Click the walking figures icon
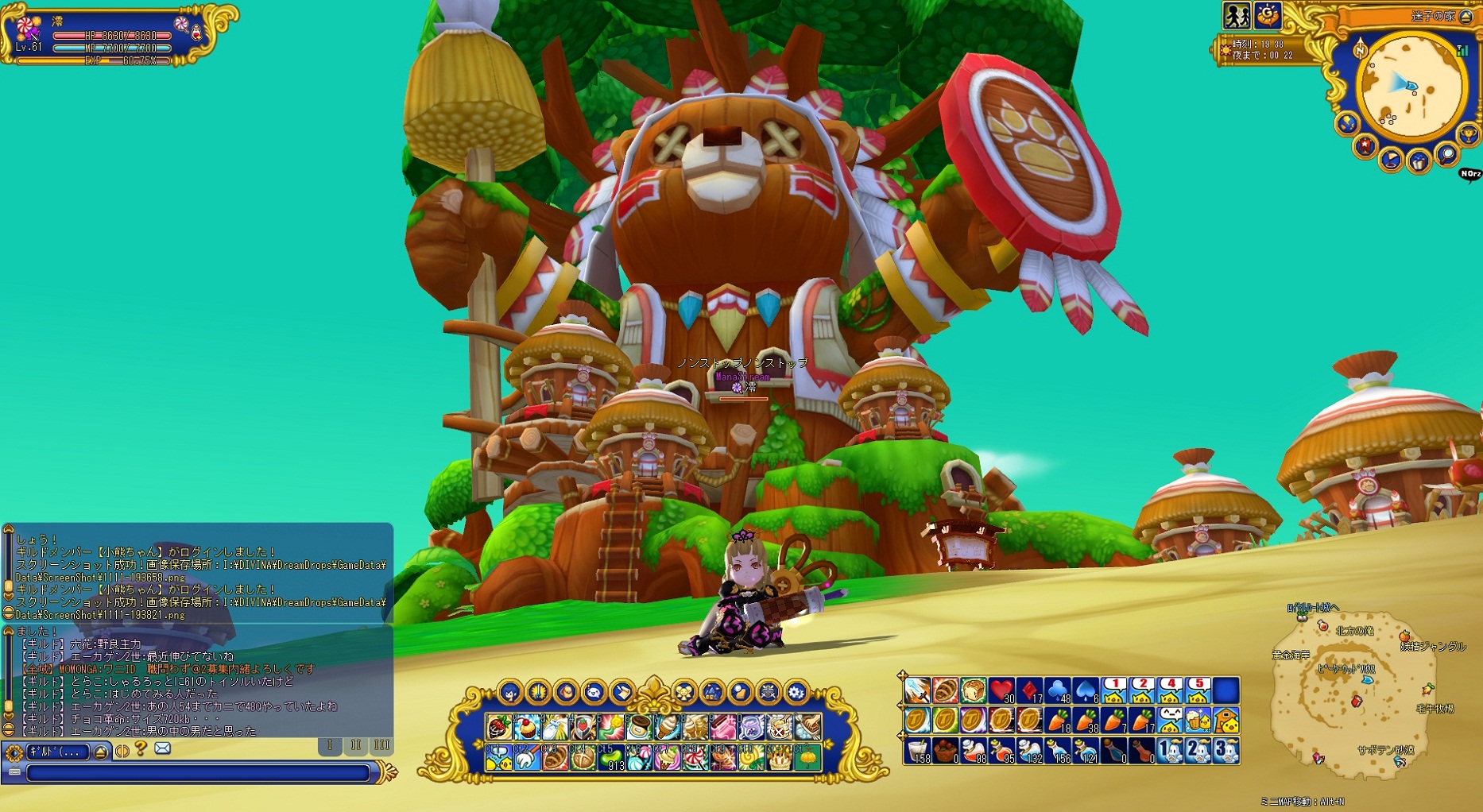The image size is (1483, 812). 1236,15
